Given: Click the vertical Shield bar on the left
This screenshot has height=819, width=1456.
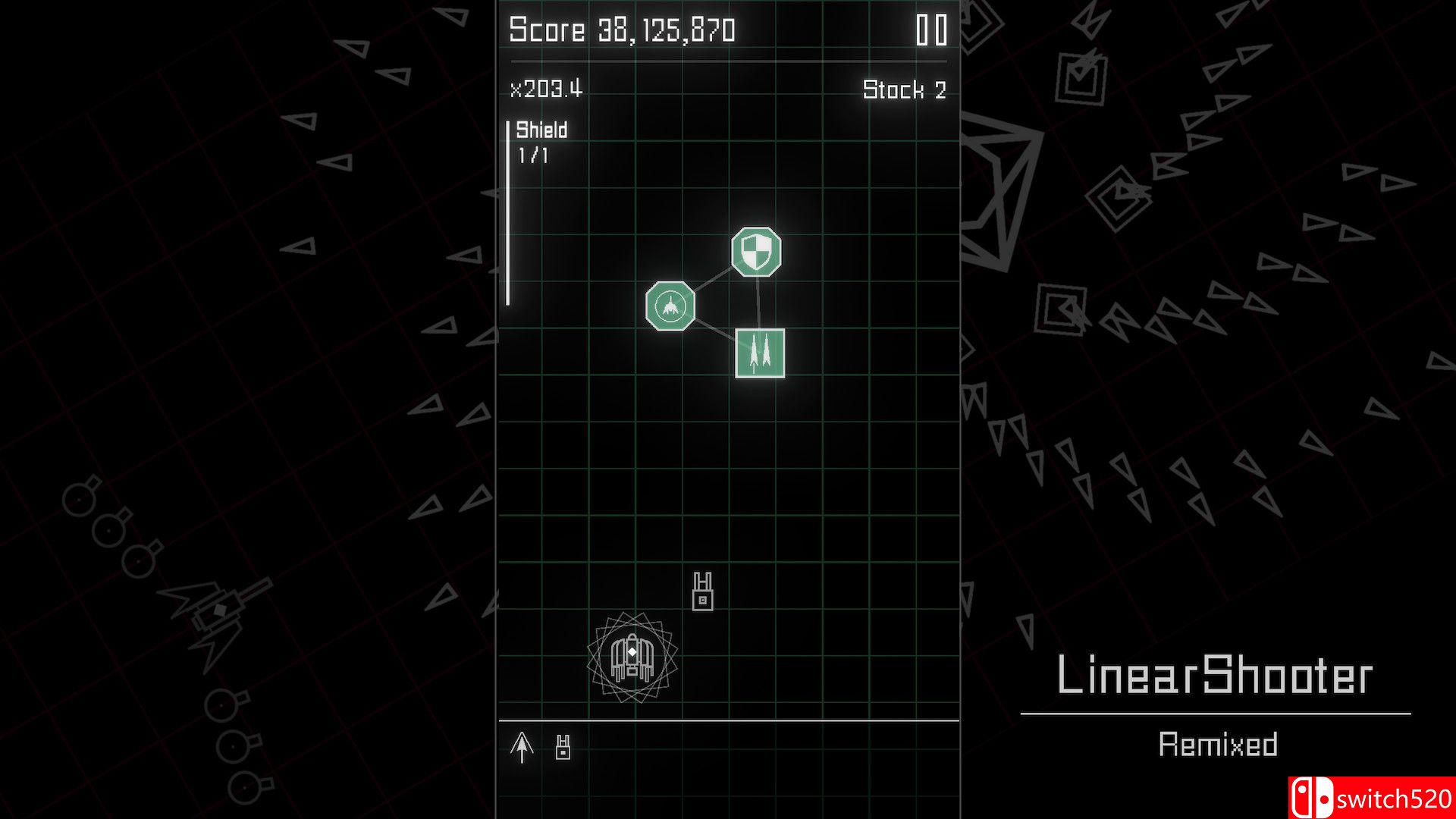Looking at the screenshot, I should point(507,212).
